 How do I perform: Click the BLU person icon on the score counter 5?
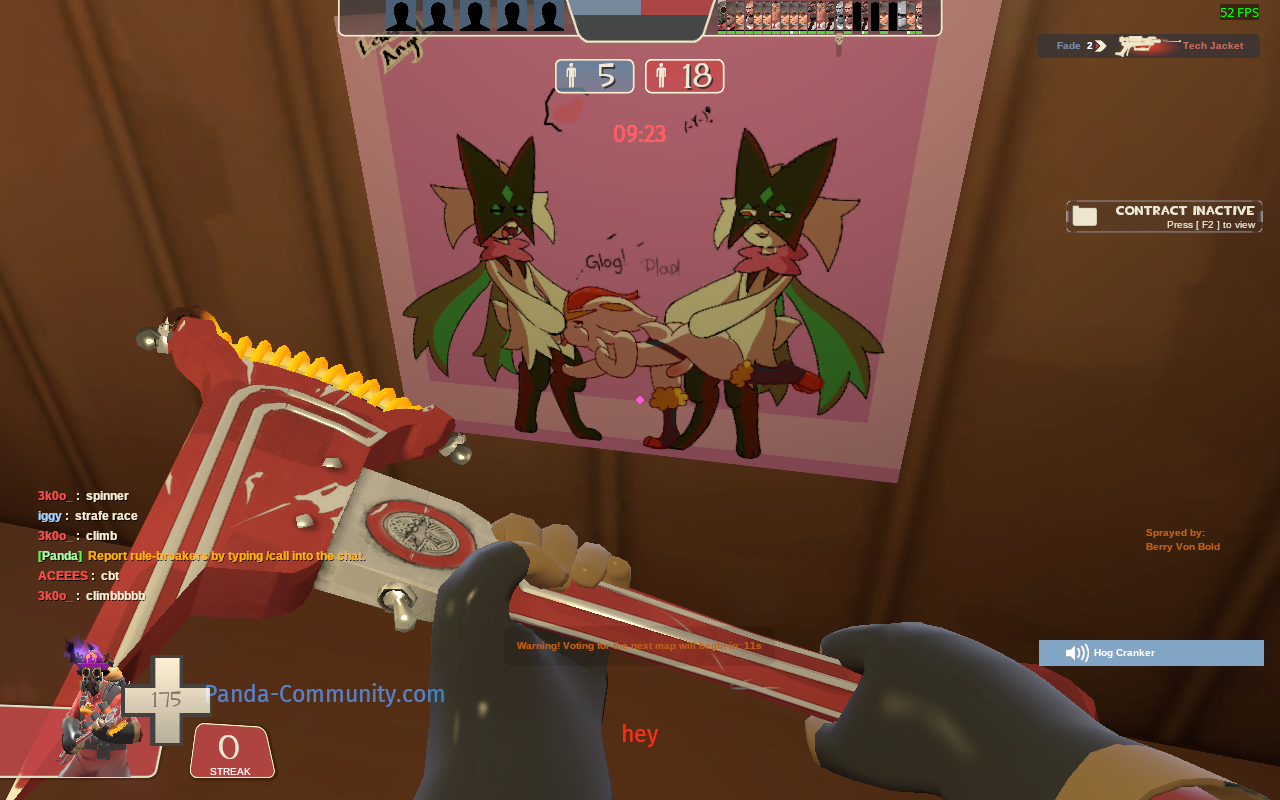pyautogui.click(x=571, y=75)
